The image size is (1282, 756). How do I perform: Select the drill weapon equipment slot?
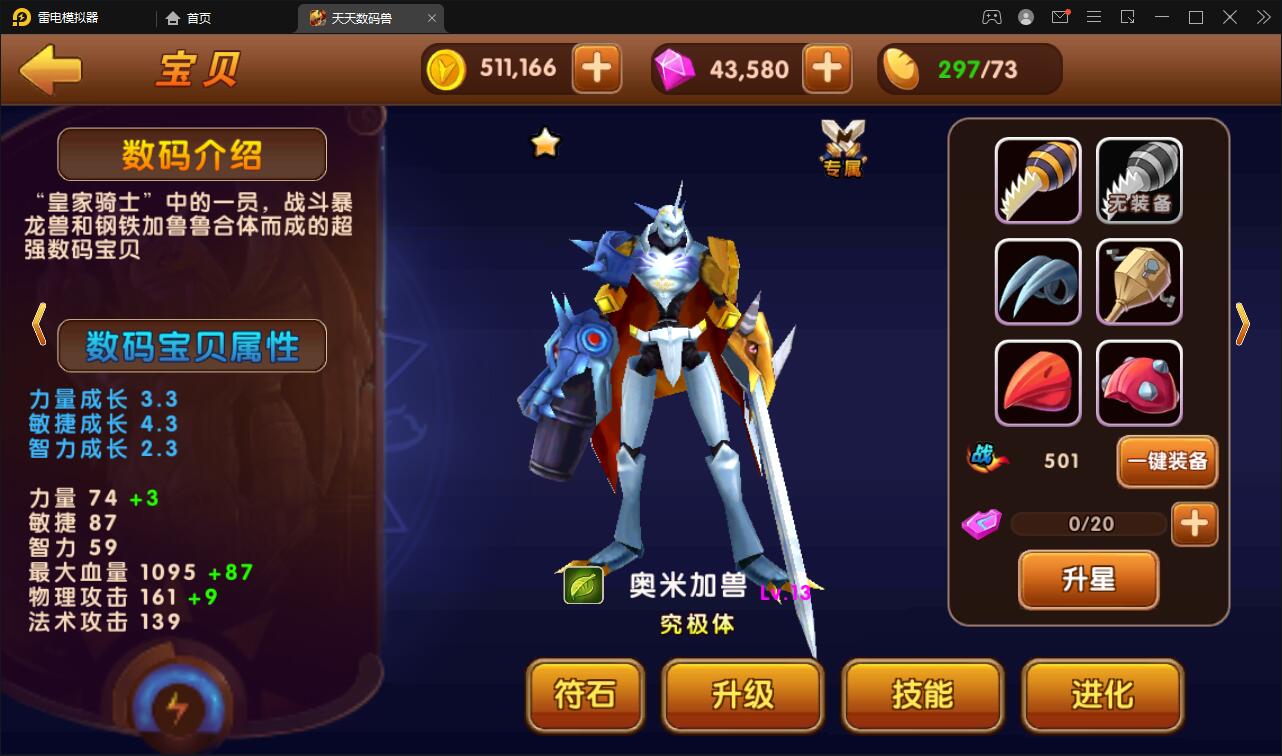click(1037, 181)
